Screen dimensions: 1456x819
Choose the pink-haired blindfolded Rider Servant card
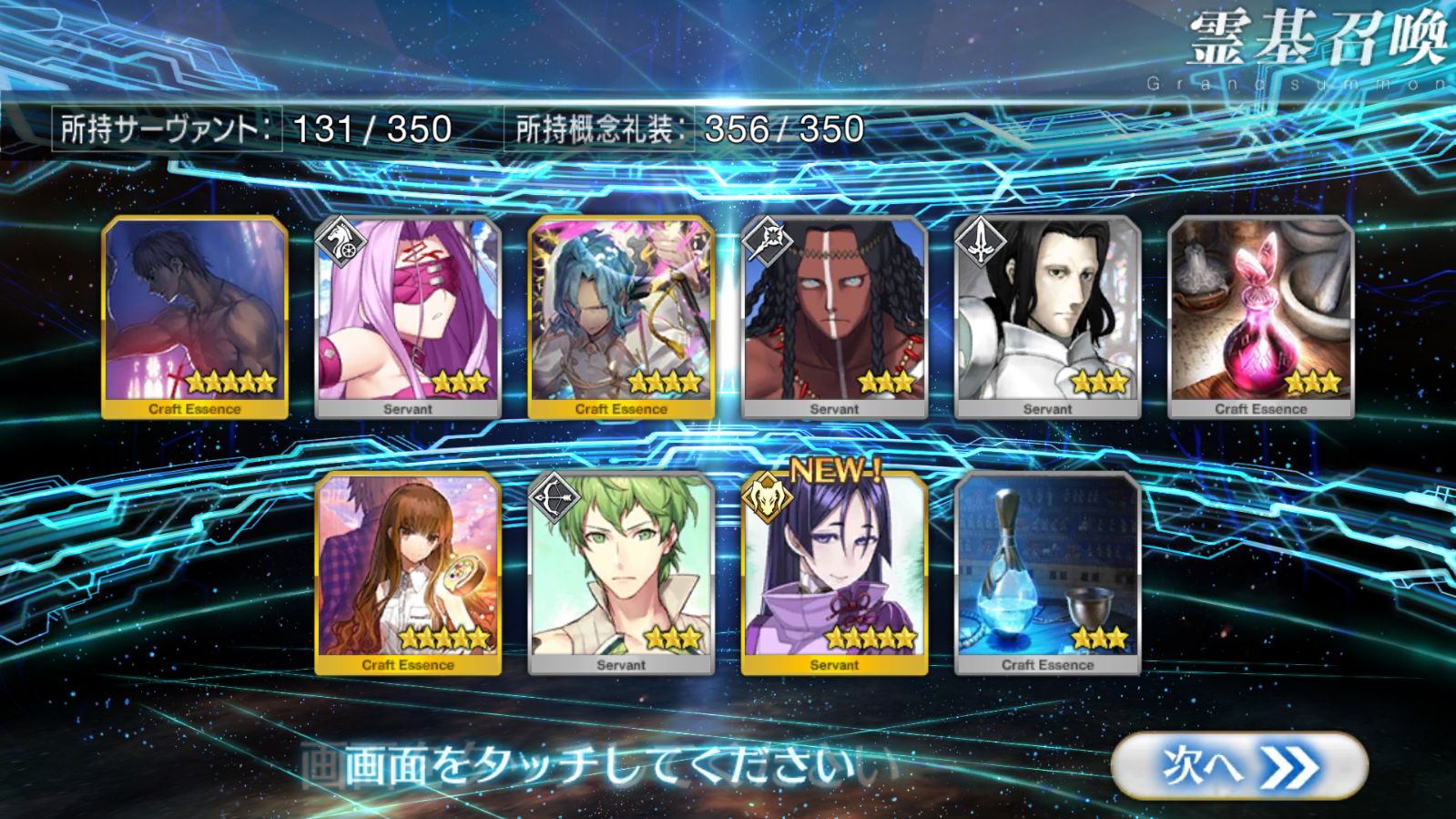coord(408,316)
